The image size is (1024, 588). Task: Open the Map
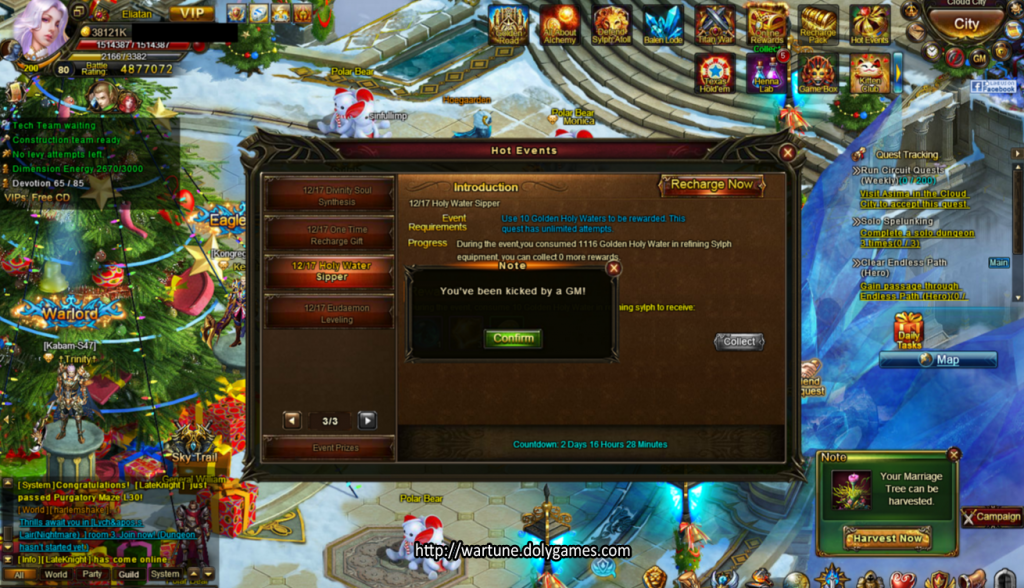pos(938,360)
